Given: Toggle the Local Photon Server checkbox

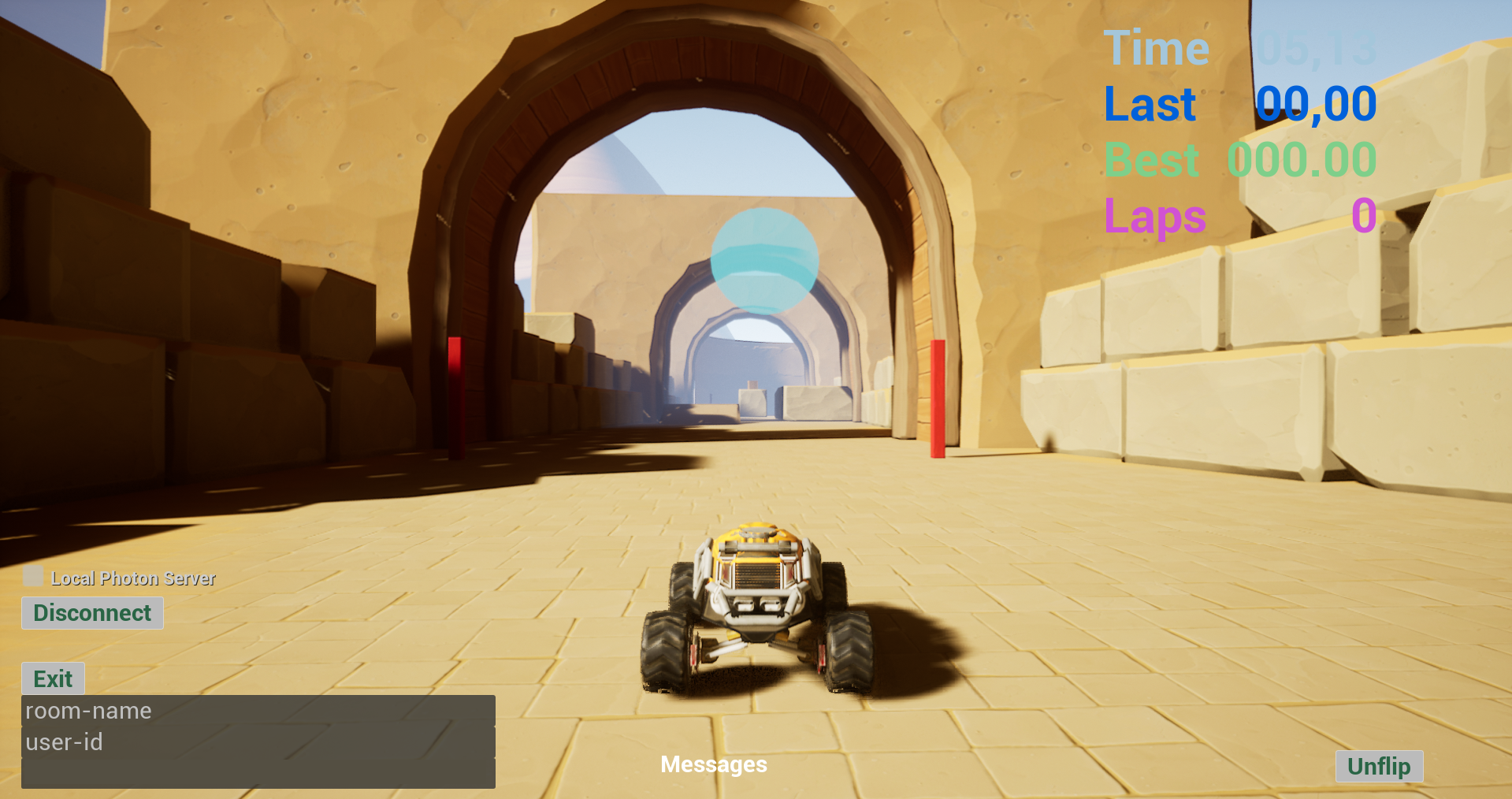Looking at the screenshot, I should (33, 576).
